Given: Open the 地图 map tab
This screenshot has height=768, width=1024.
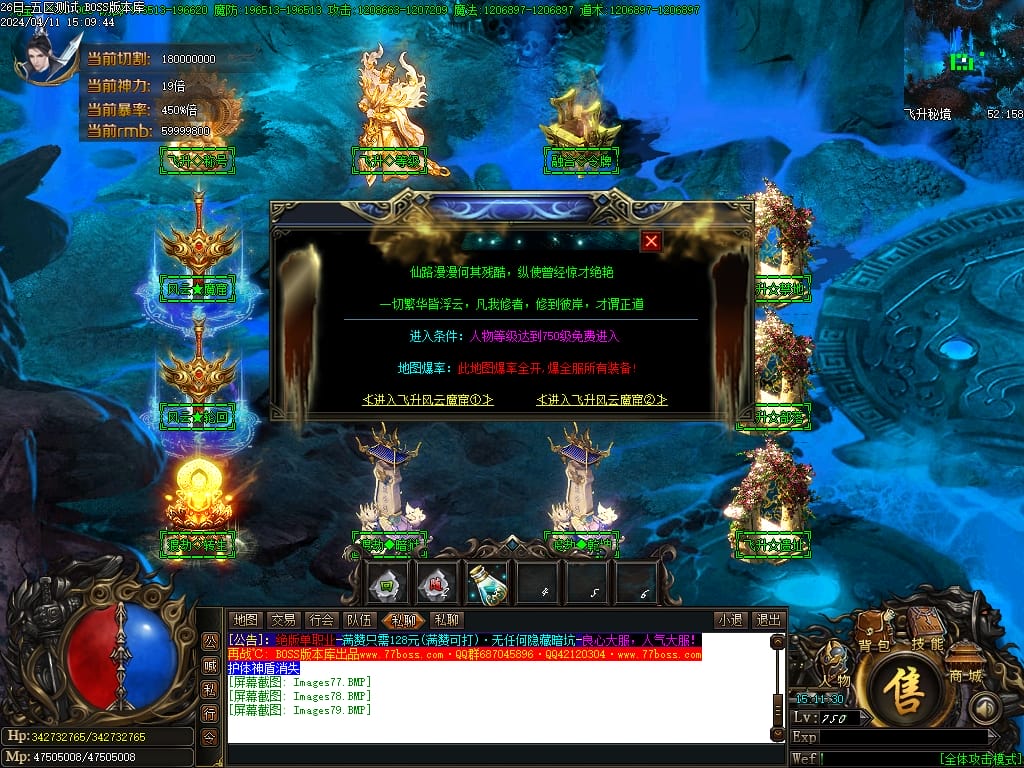Looking at the screenshot, I should pyautogui.click(x=246, y=620).
